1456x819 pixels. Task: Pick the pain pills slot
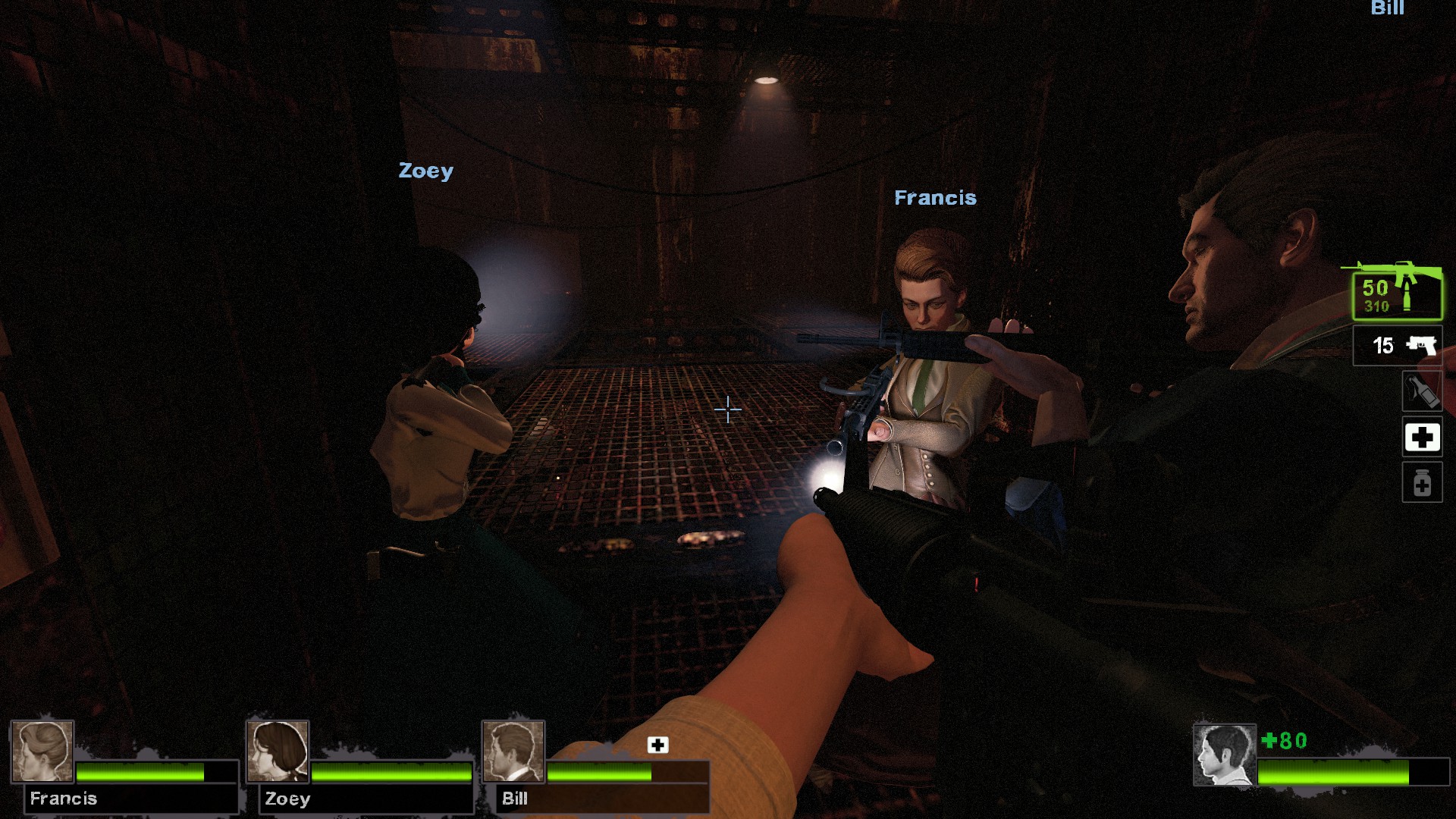tap(1421, 483)
